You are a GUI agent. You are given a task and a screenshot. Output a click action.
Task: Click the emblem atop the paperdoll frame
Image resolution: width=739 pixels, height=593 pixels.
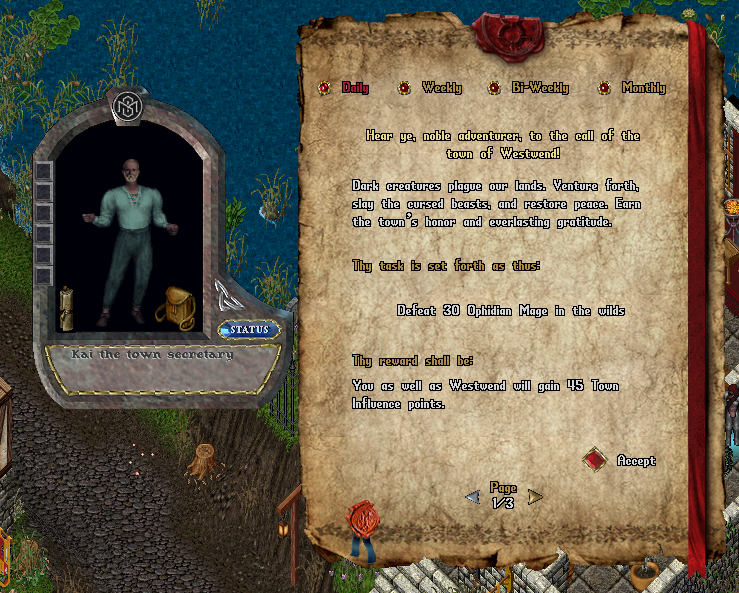tap(129, 104)
